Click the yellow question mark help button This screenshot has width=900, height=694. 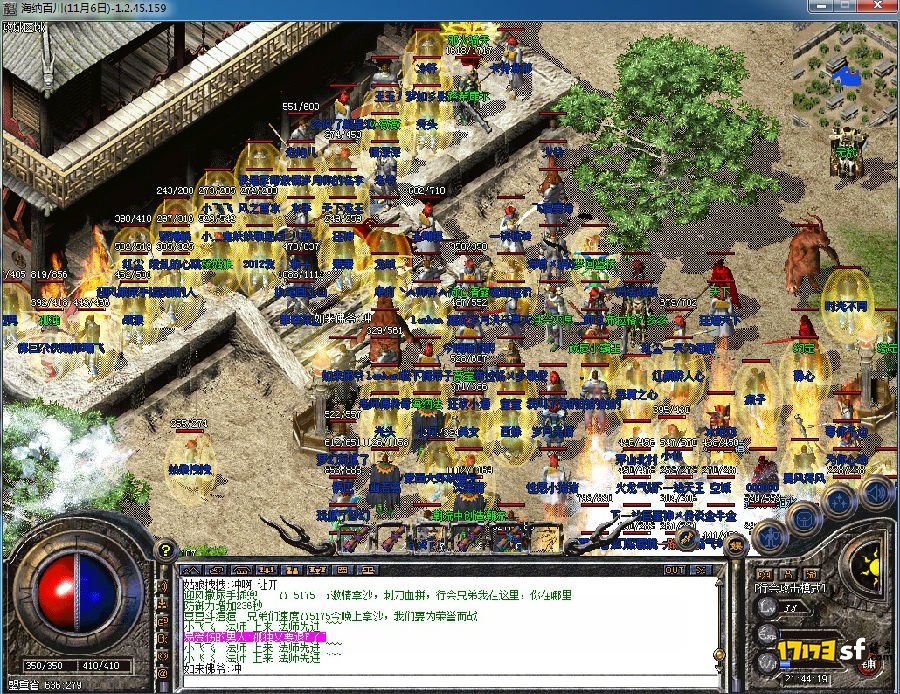pos(167,551)
